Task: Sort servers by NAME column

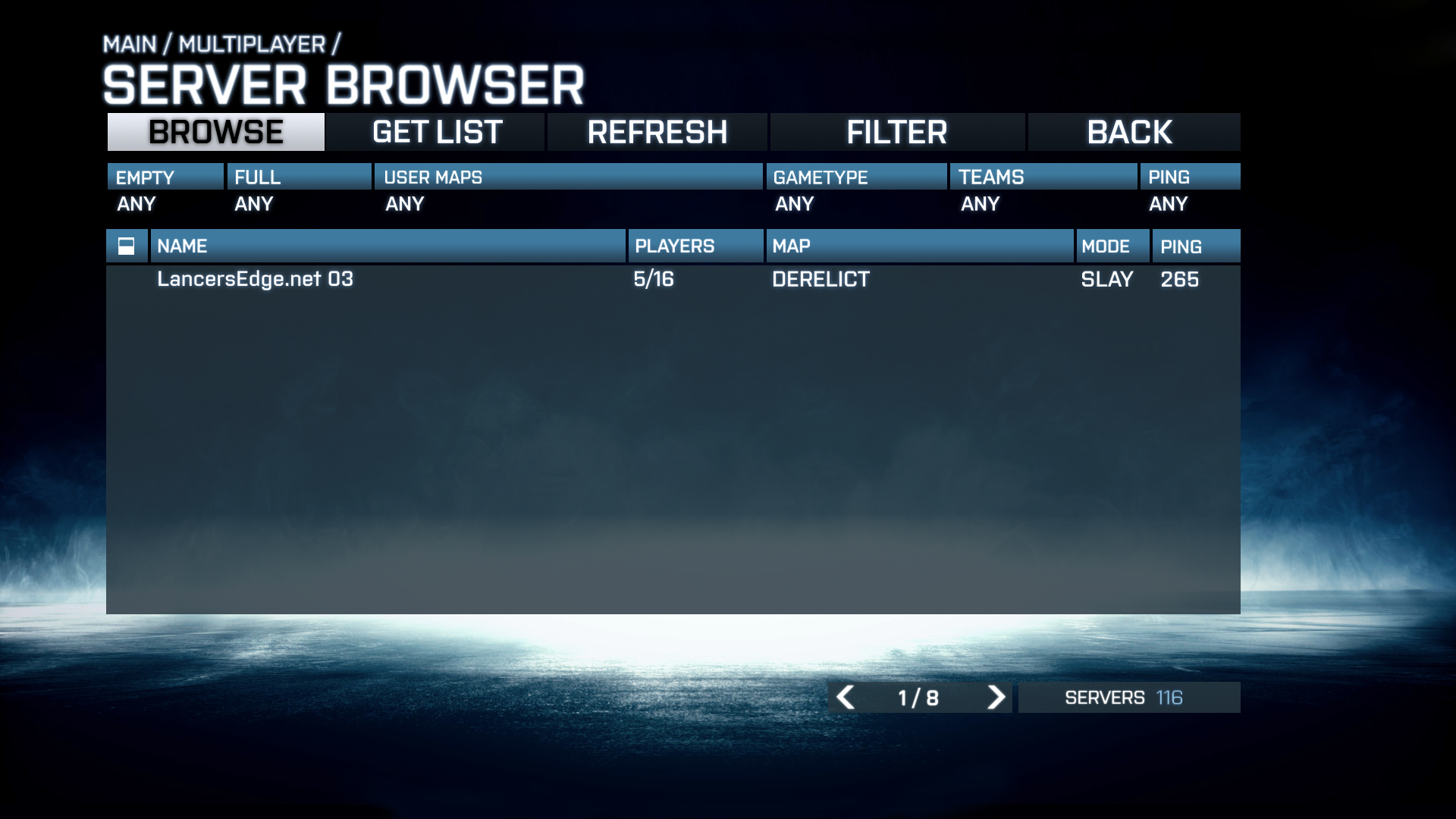Action: [388, 246]
